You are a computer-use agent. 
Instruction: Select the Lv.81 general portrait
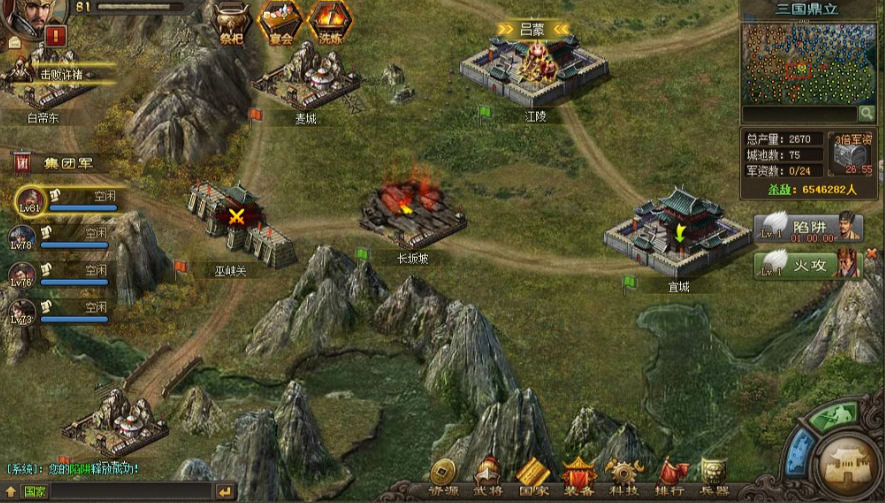click(32, 200)
